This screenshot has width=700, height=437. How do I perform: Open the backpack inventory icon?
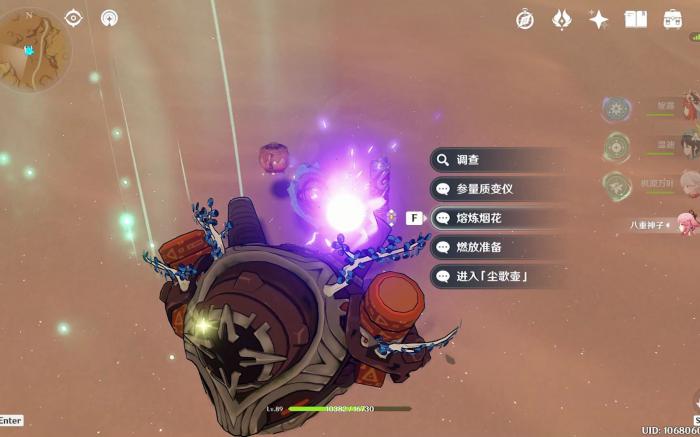click(x=673, y=19)
